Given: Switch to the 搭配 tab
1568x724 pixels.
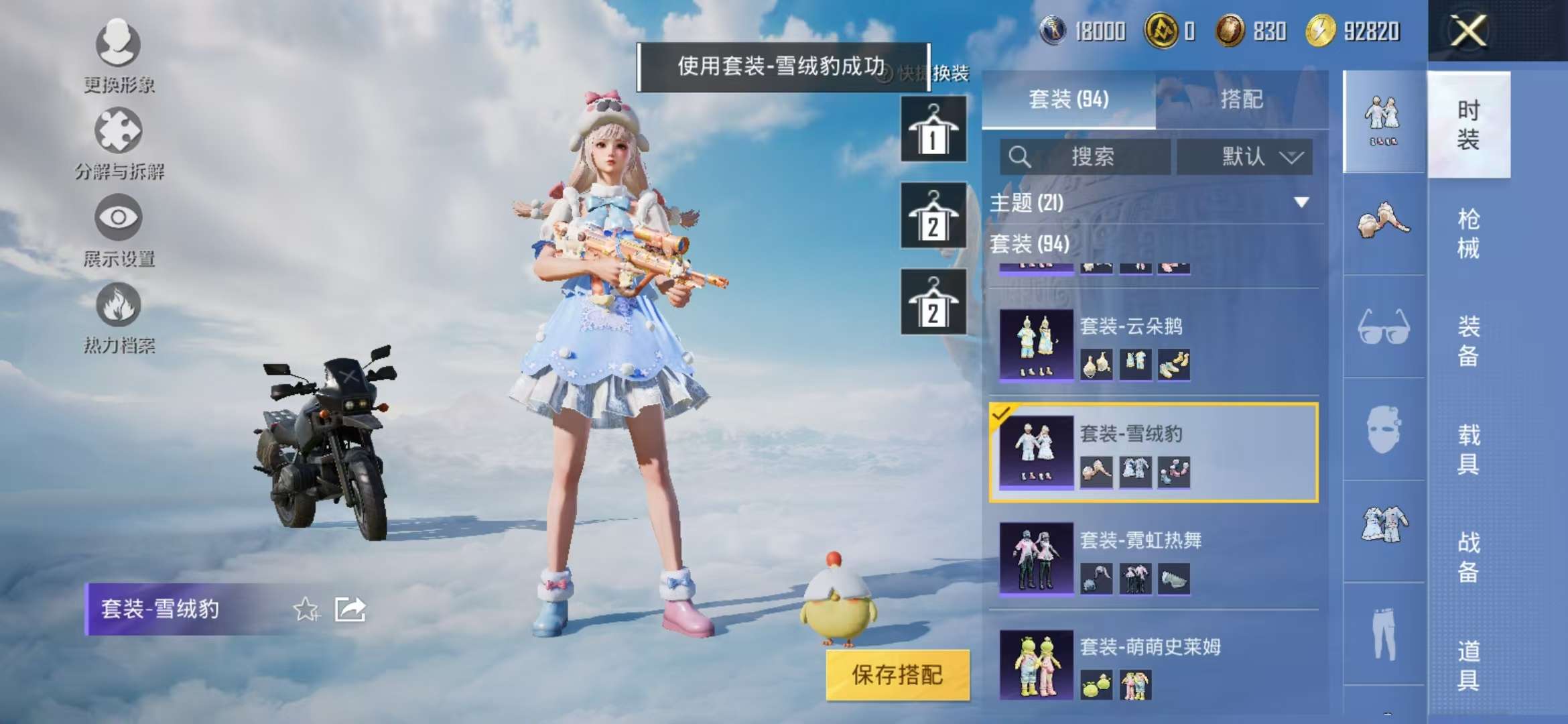Looking at the screenshot, I should pos(1243,99).
